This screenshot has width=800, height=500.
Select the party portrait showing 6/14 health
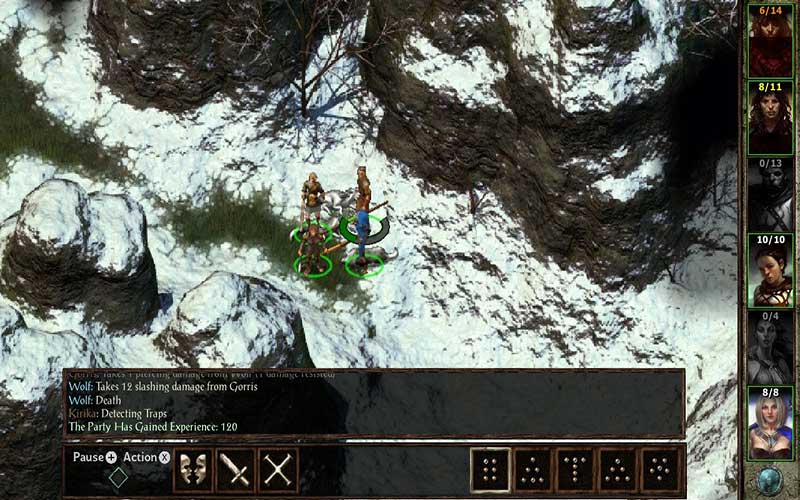point(770,40)
